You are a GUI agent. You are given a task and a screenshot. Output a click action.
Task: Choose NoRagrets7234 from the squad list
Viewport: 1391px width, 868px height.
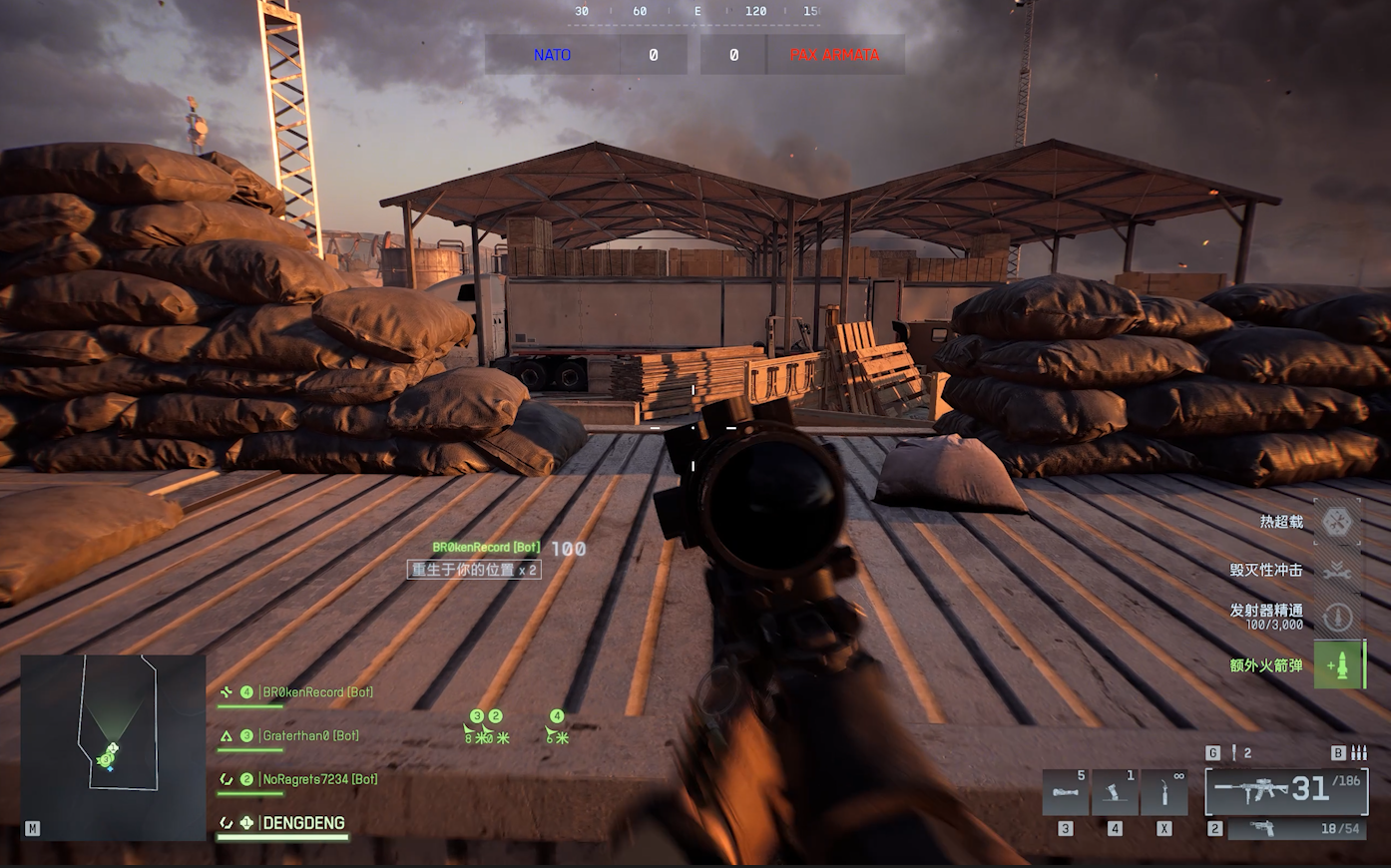click(x=319, y=779)
